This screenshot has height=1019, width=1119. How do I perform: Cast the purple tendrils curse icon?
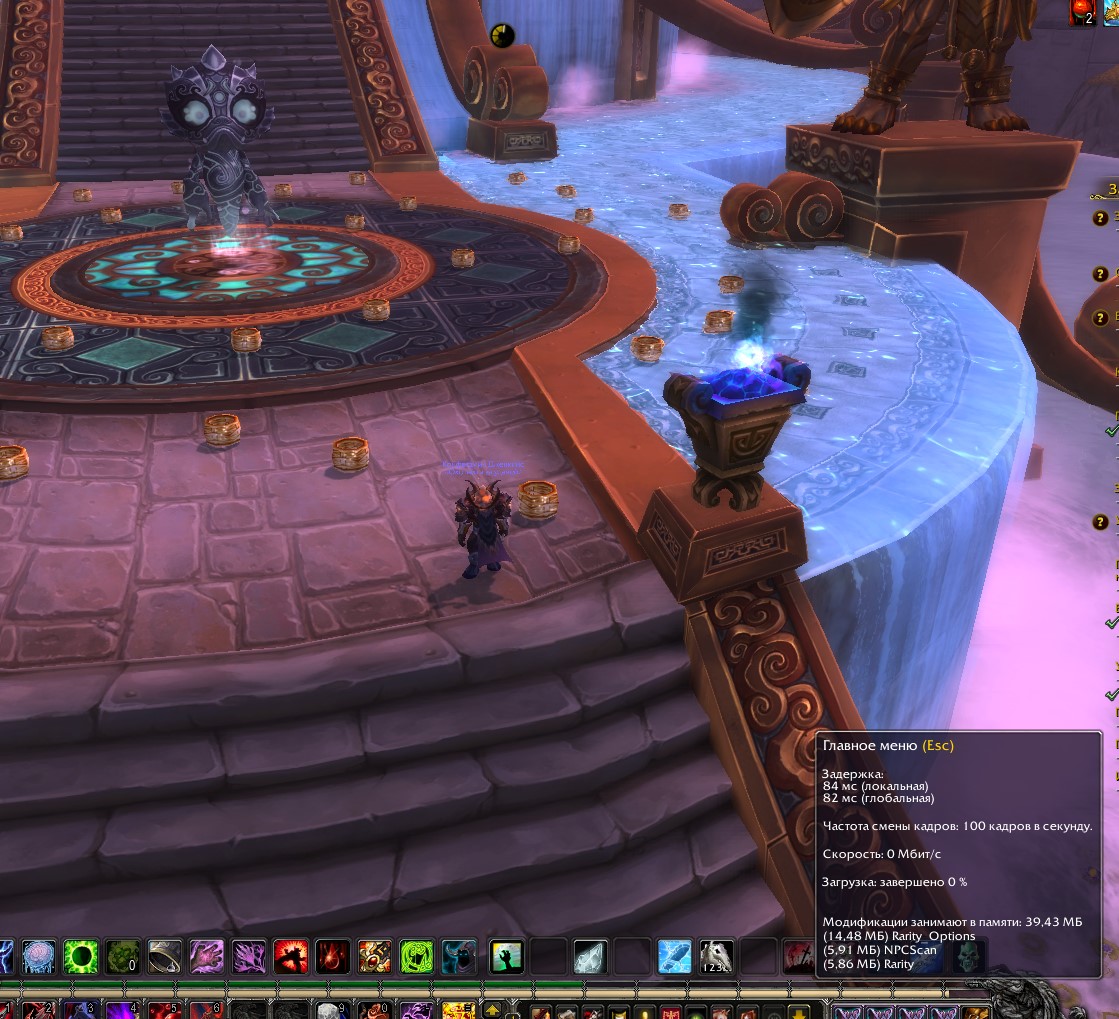tap(249, 957)
